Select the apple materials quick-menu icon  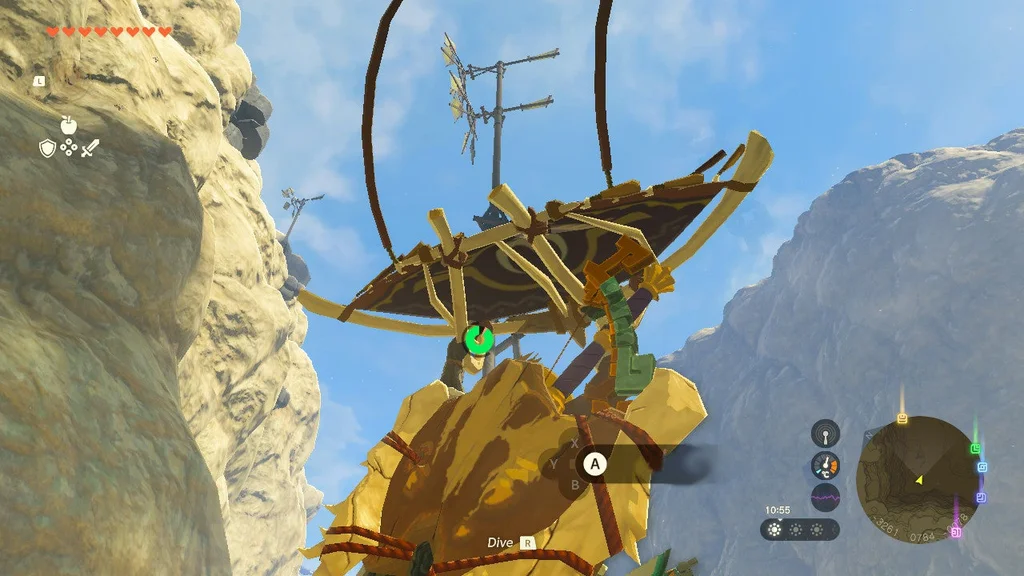[x=68, y=126]
